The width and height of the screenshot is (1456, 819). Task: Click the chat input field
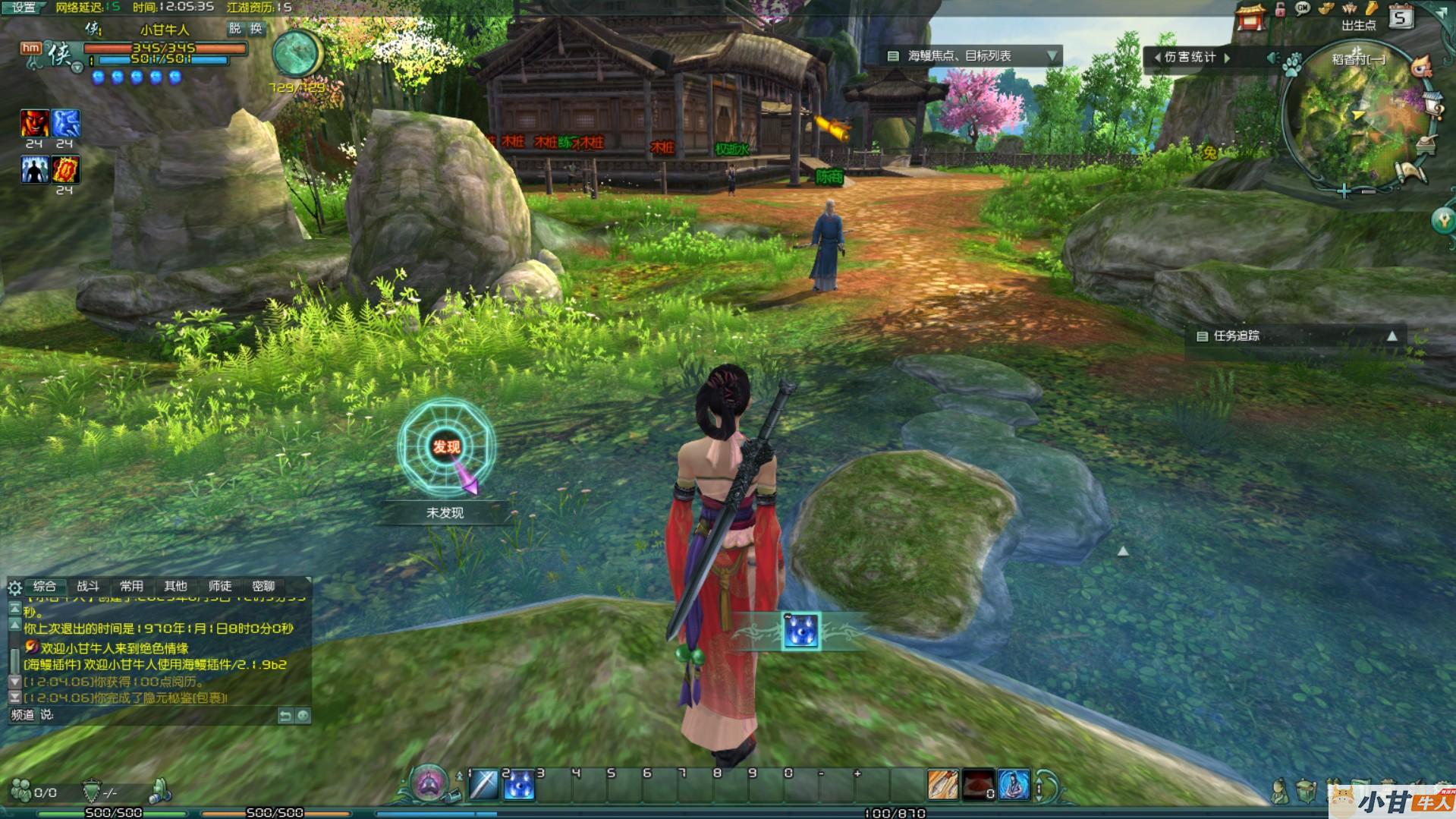click(x=159, y=715)
